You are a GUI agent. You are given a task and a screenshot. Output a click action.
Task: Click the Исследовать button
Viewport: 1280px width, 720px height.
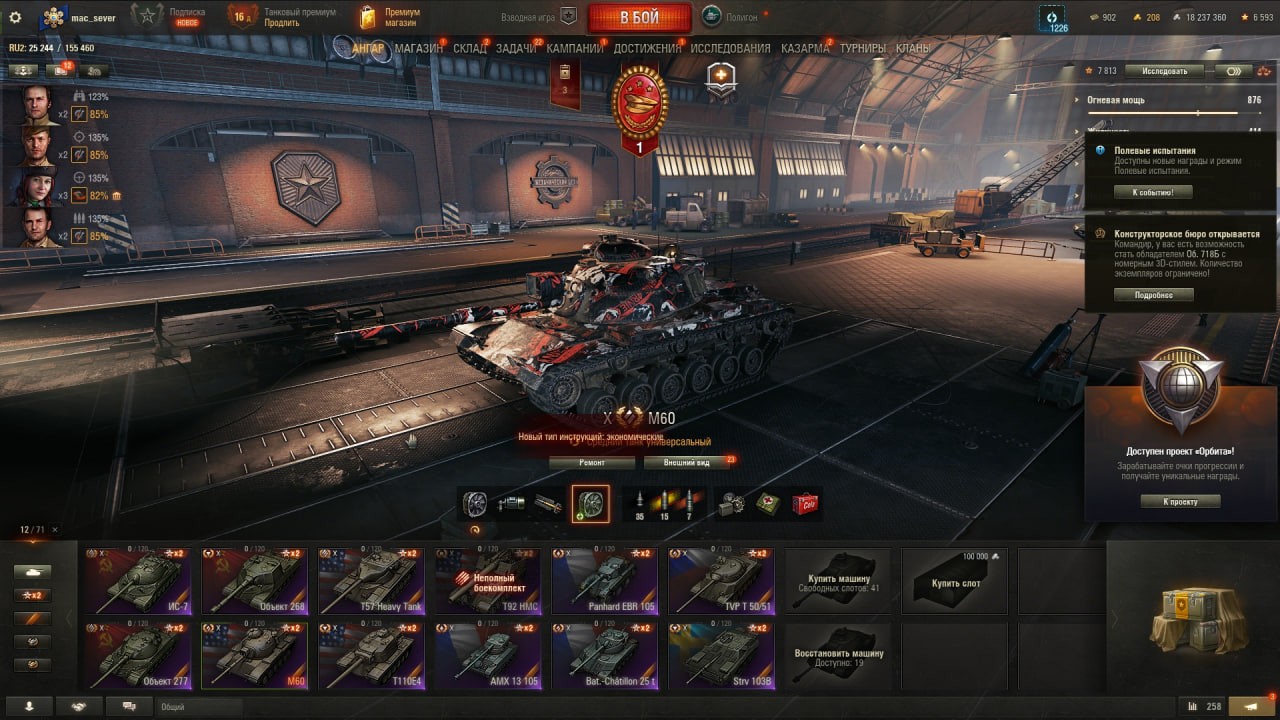pyautogui.click(x=1163, y=71)
